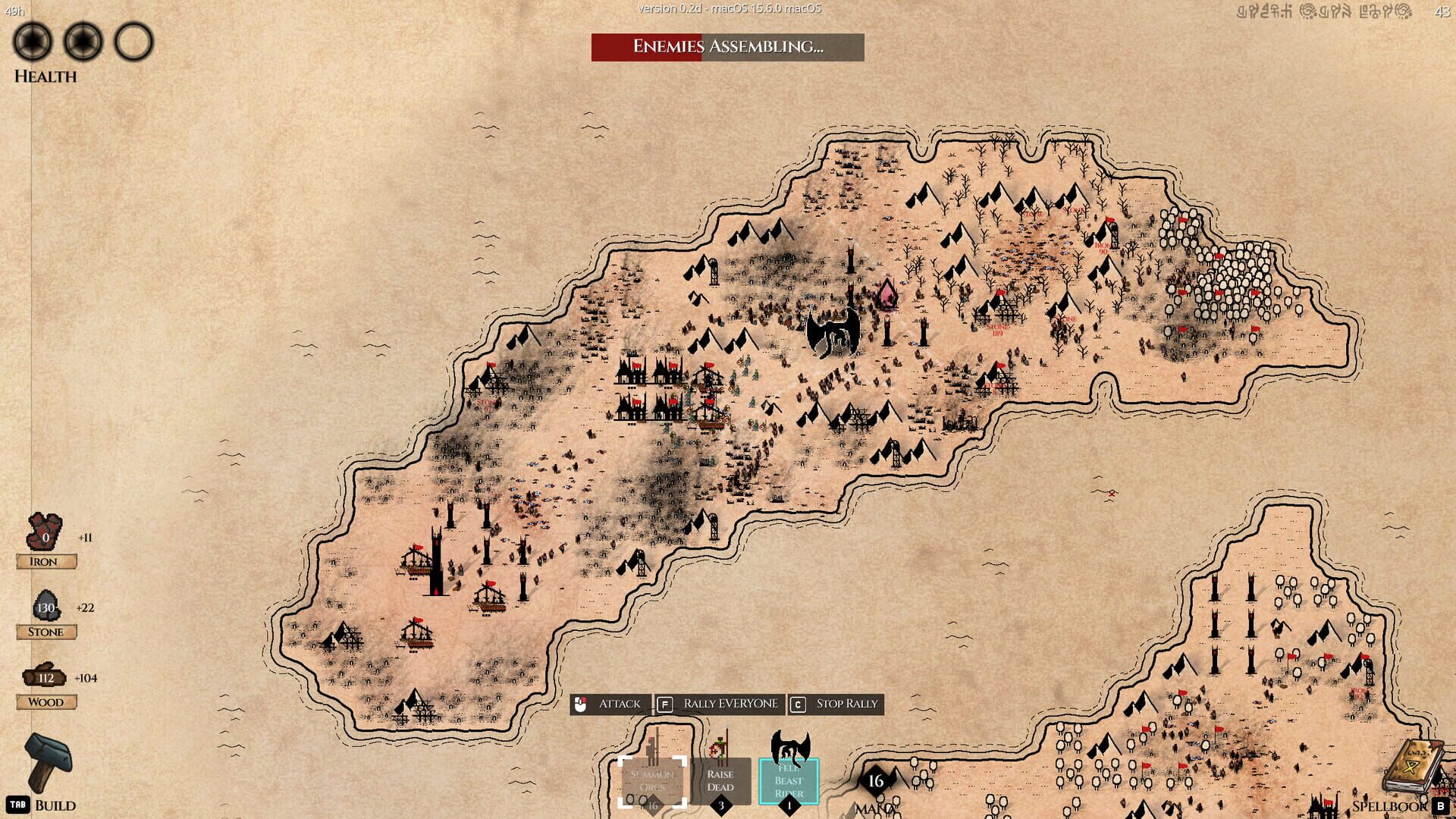This screenshot has width=1456, height=819.
Task: Click the Stone resource icon
Action: click(45, 604)
